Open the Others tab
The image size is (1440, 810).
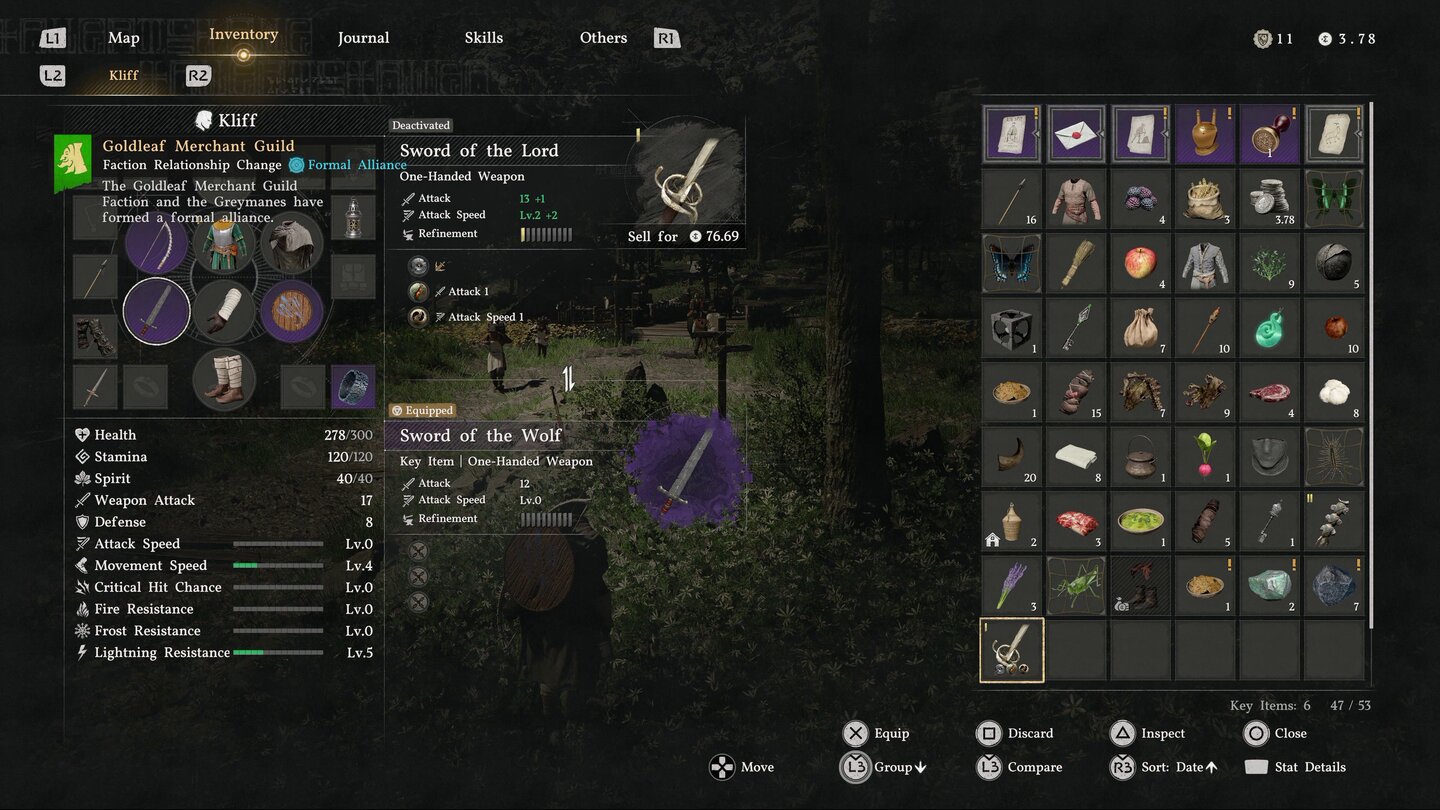click(603, 38)
